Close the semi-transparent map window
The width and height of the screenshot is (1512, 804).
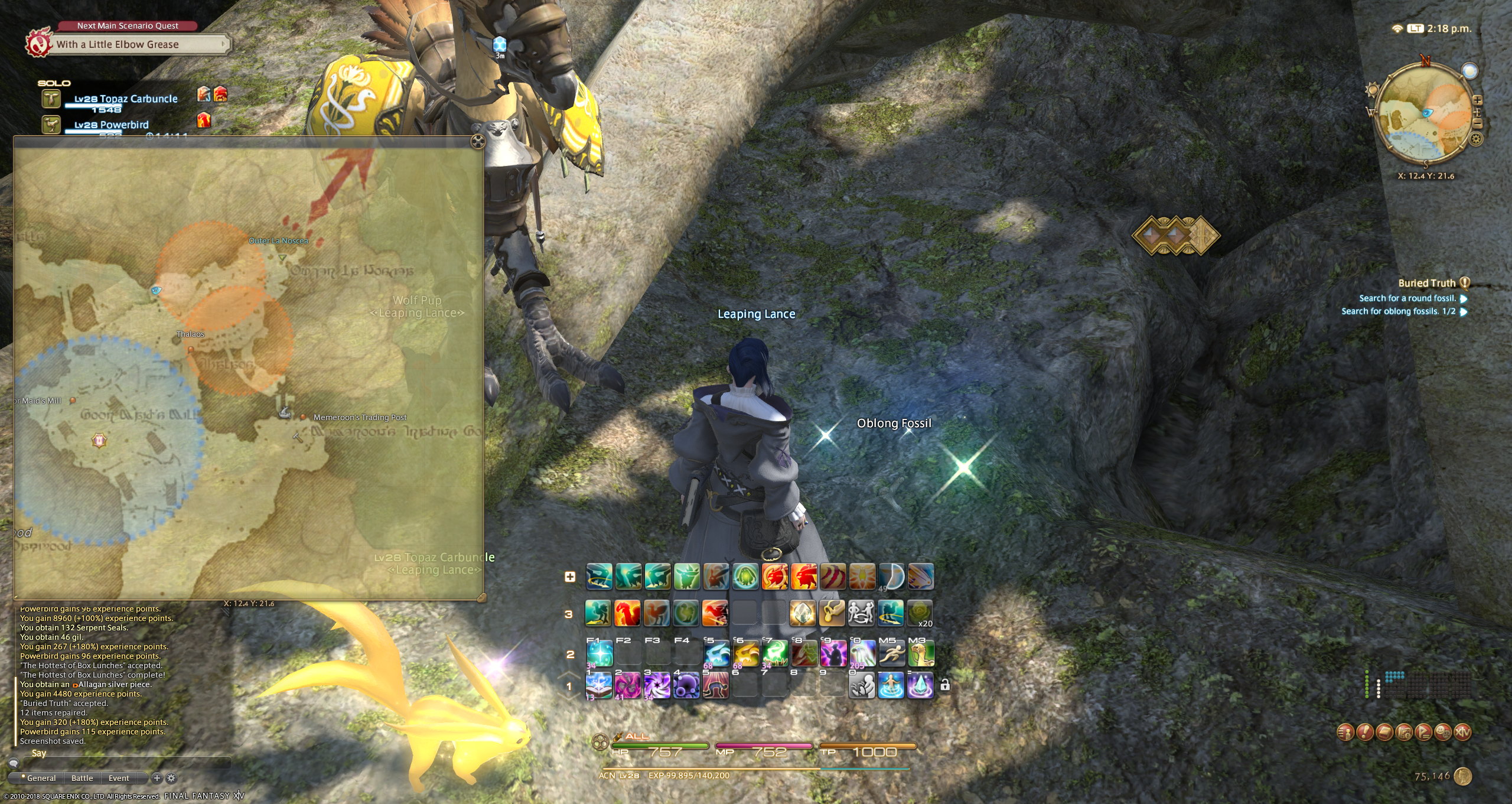click(x=478, y=142)
